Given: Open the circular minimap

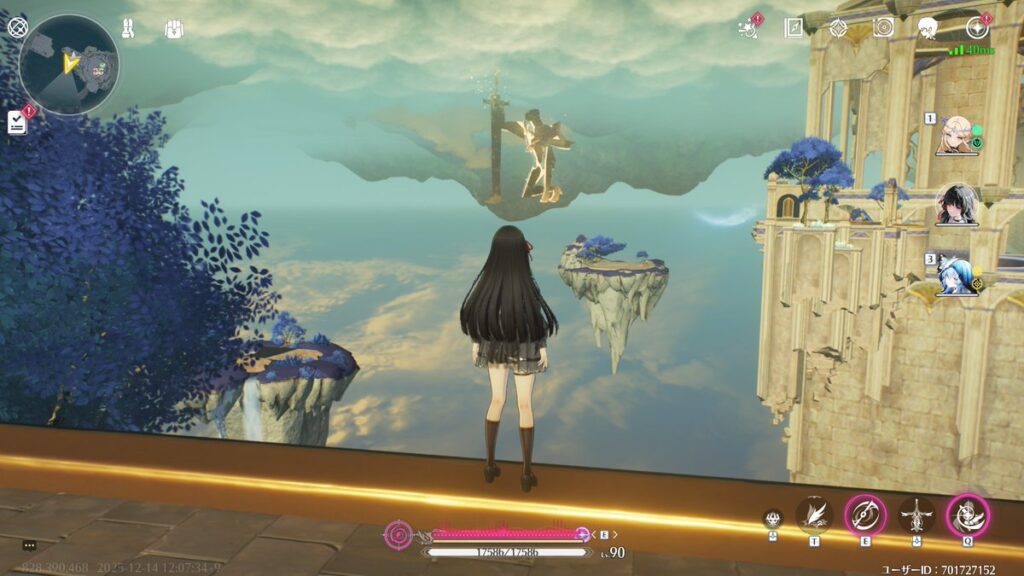Looking at the screenshot, I should pyautogui.click(x=69, y=65).
